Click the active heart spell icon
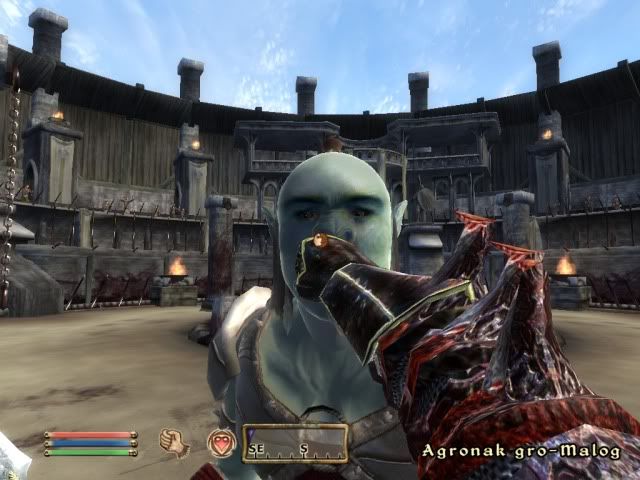 point(220,442)
